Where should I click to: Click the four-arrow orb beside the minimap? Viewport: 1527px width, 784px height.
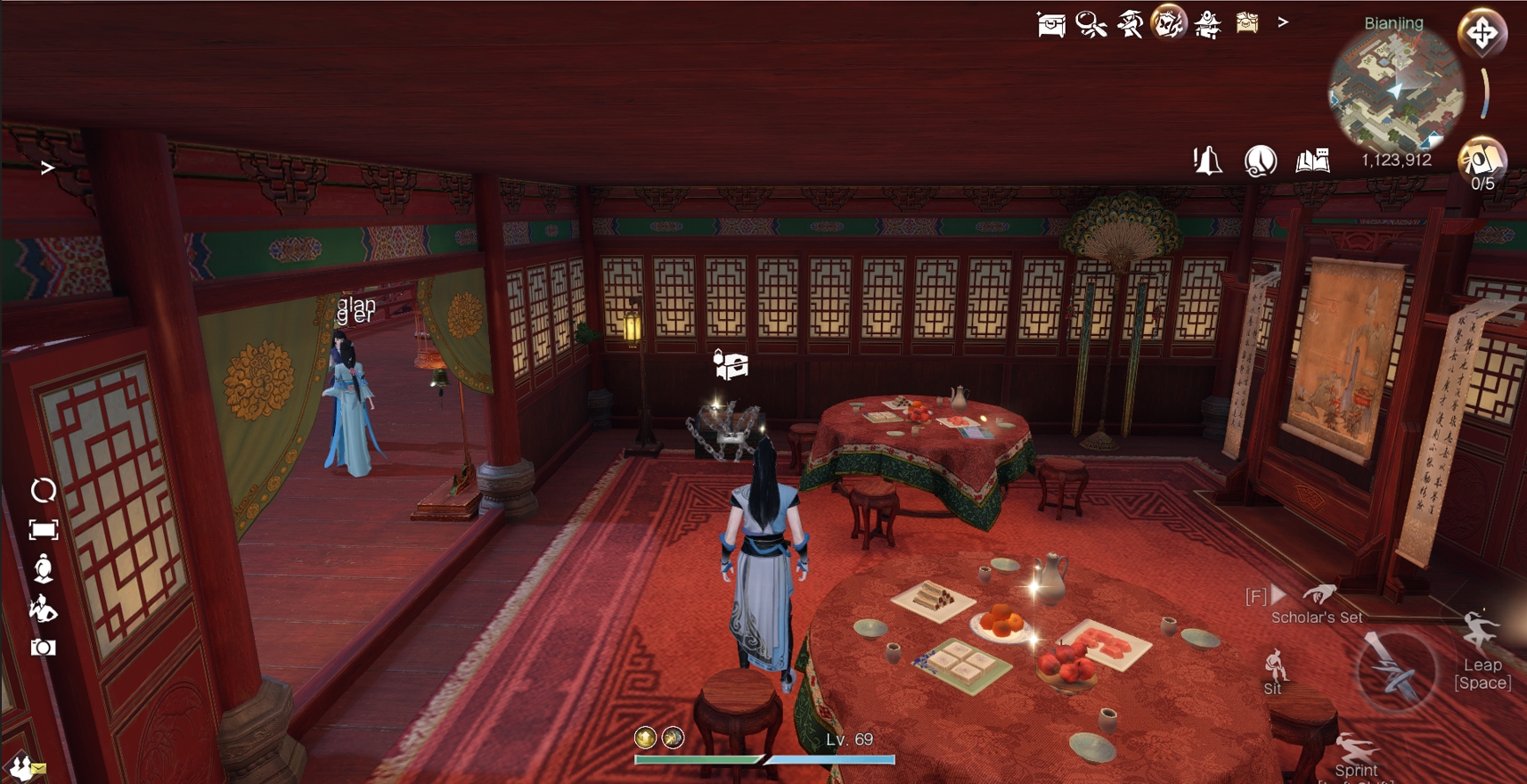(x=1482, y=34)
